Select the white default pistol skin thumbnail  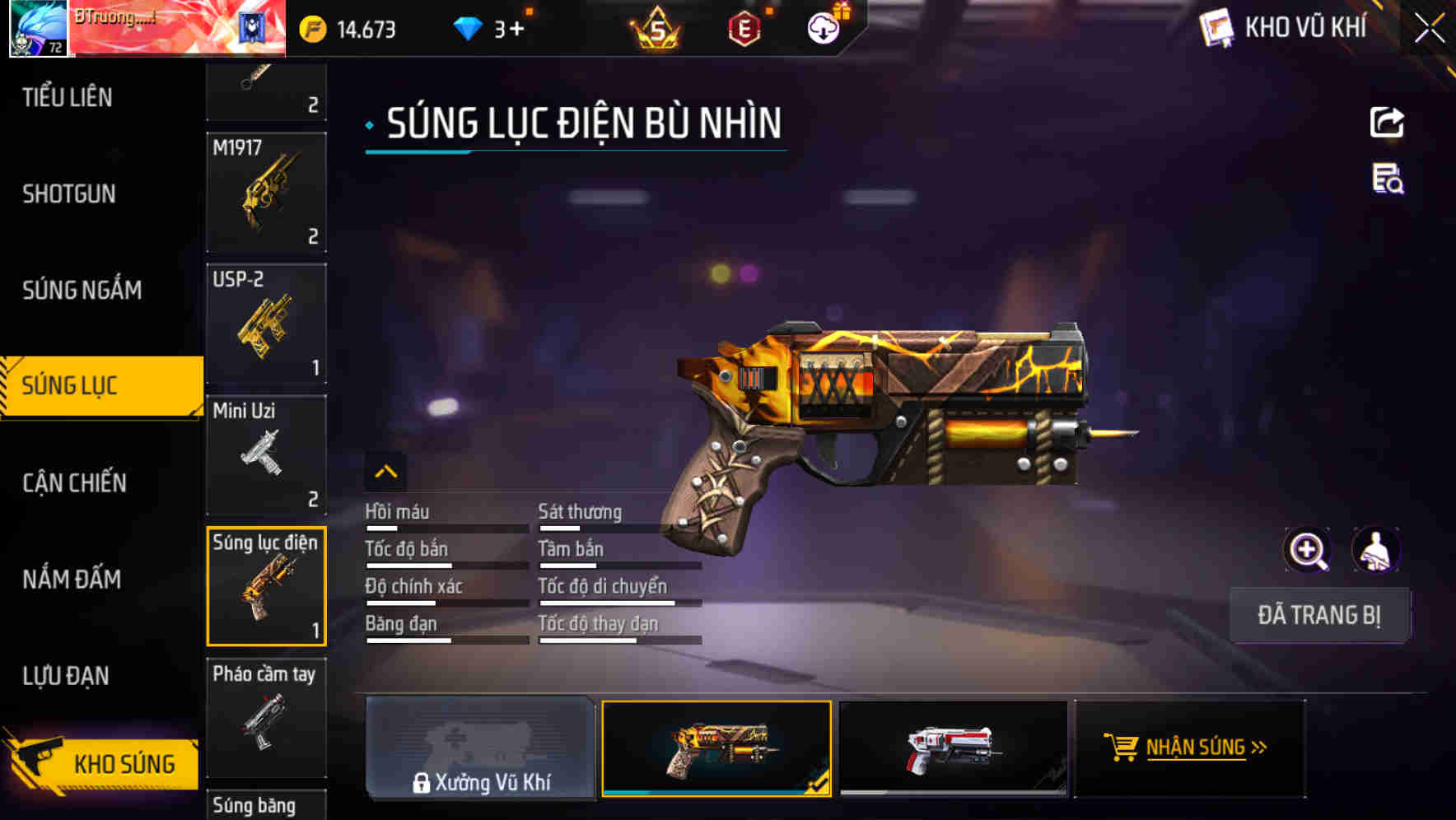click(x=952, y=748)
